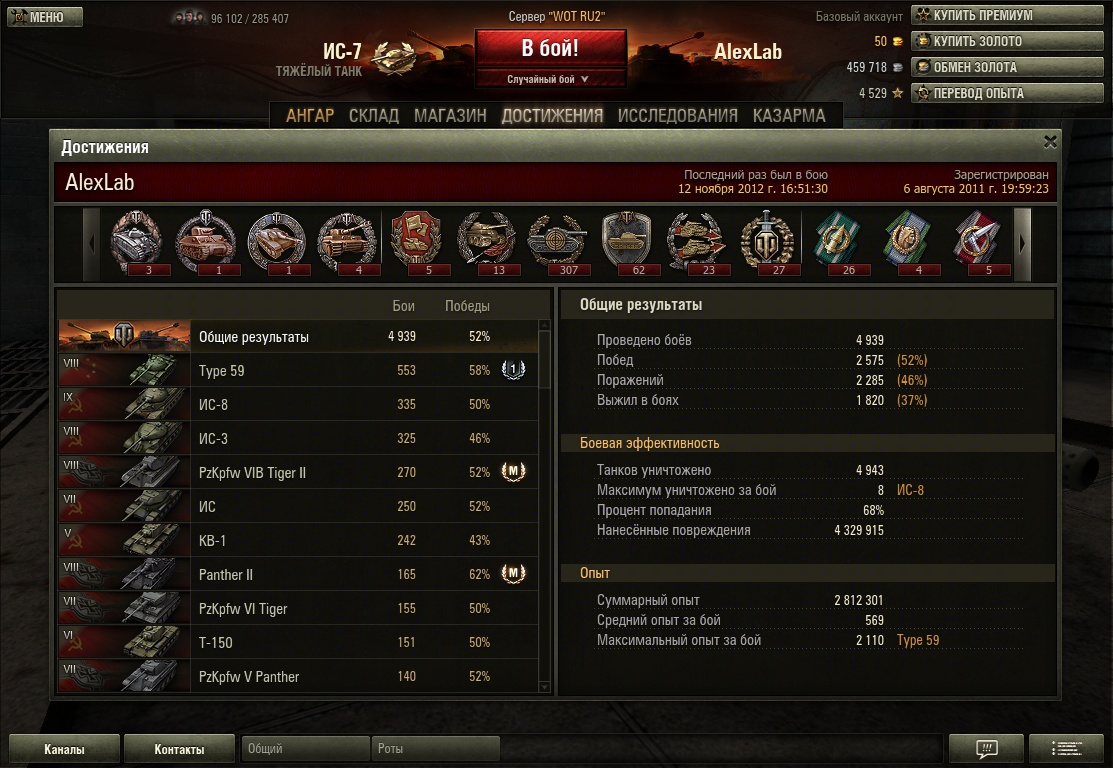Open Обмен золота exchange
The image size is (1113, 768).
pos(972,67)
